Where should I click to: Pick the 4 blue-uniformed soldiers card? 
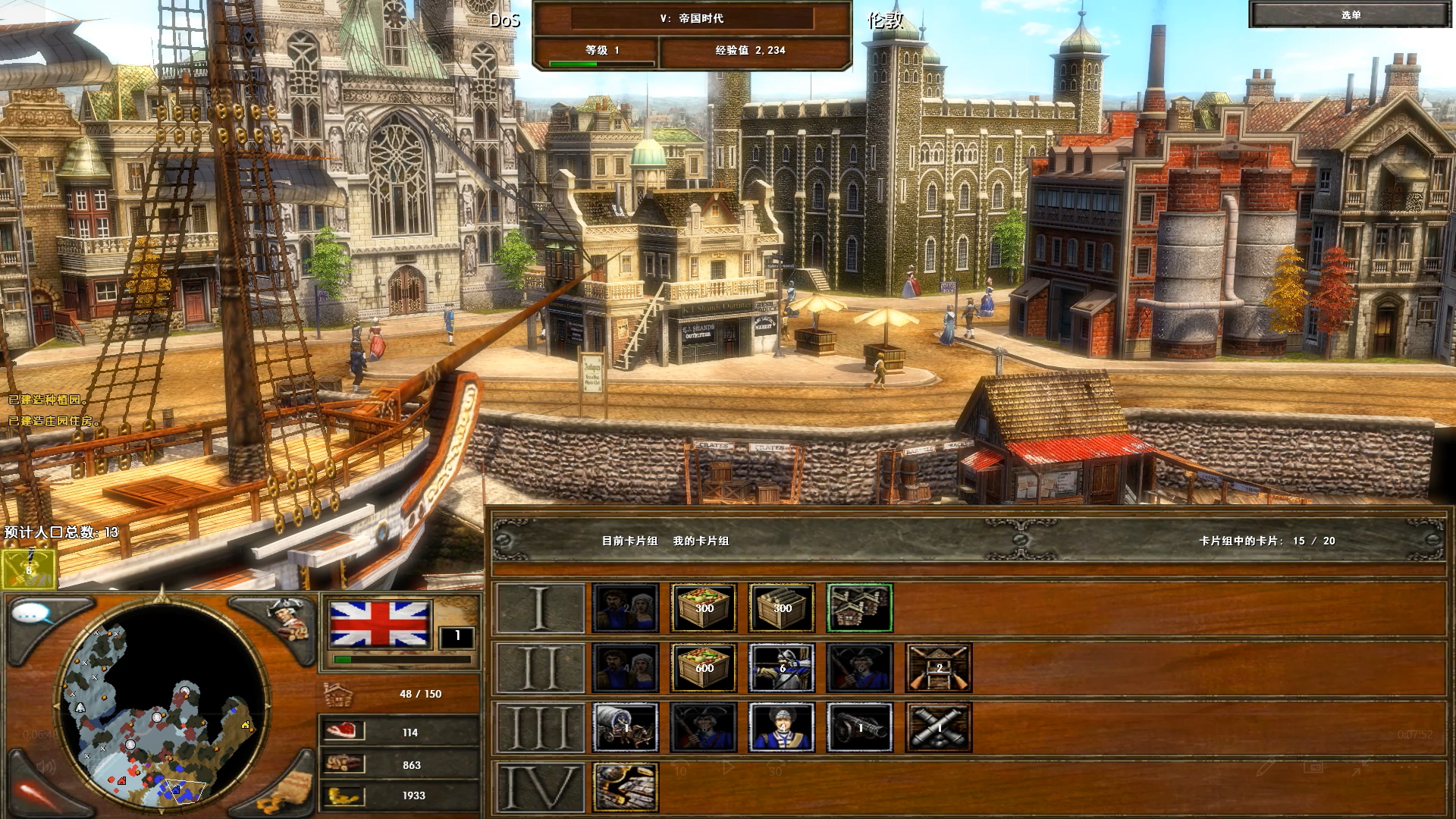[782, 727]
